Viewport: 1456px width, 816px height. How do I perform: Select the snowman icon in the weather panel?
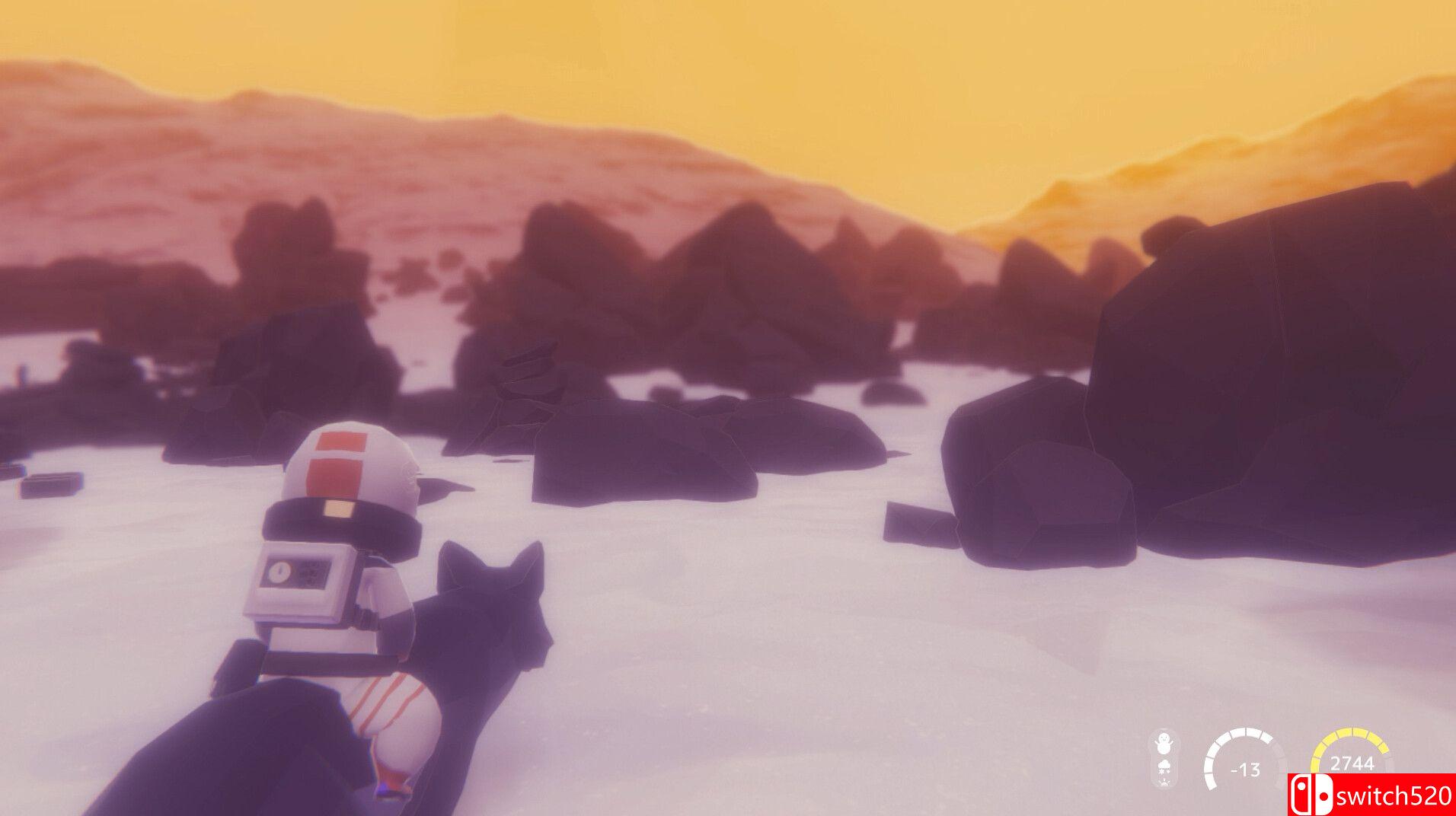coord(1163,744)
